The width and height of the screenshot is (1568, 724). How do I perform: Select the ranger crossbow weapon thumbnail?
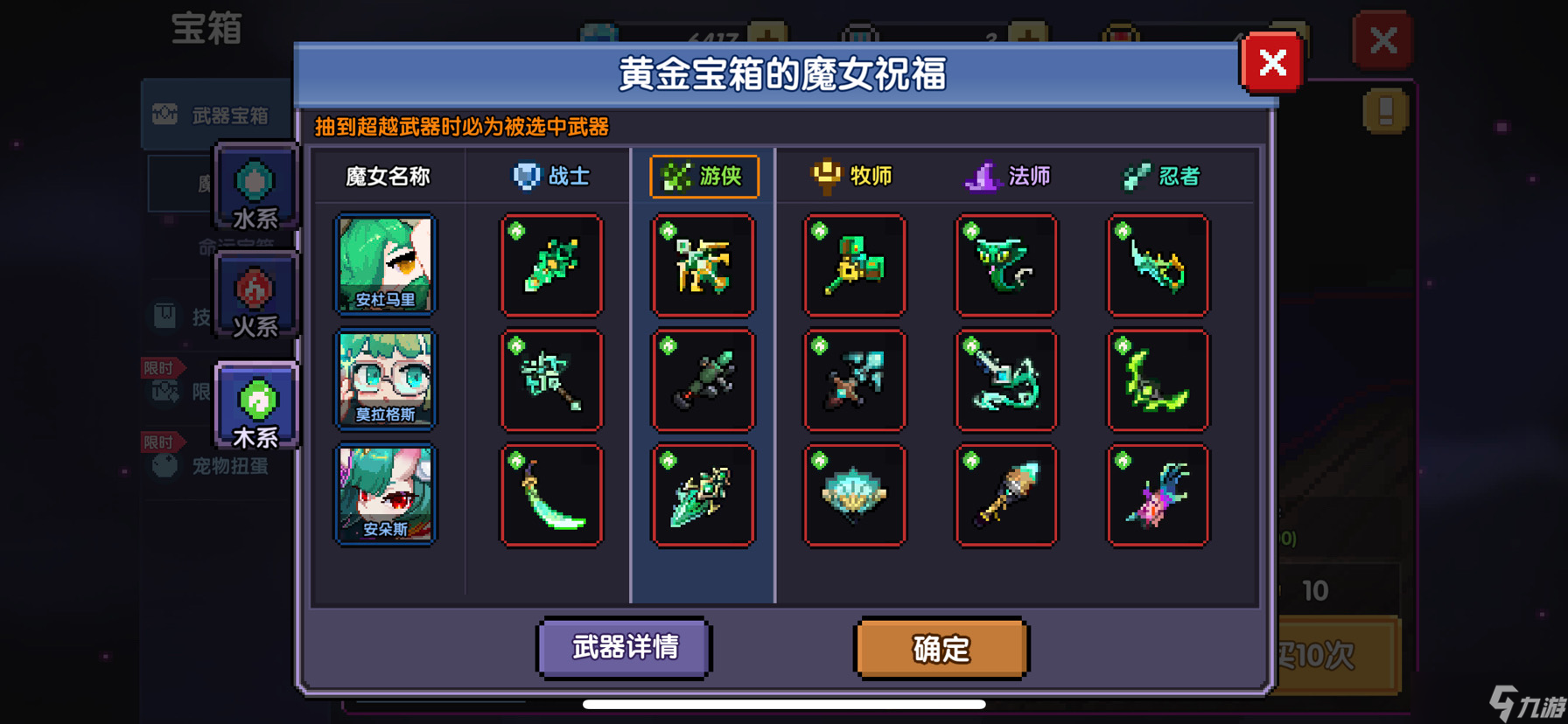pyautogui.click(x=703, y=265)
